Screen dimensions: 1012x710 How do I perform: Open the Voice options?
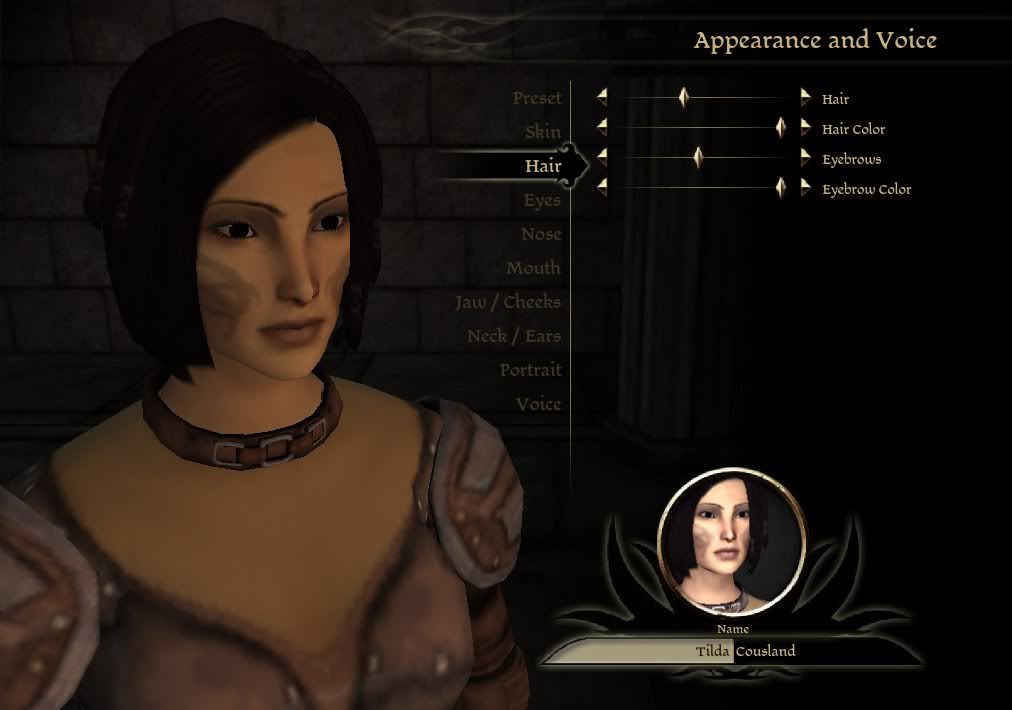538,404
